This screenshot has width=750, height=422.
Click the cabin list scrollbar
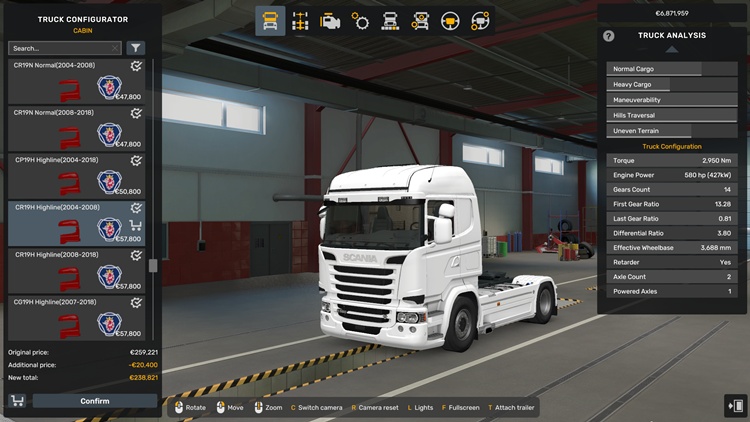[x=153, y=267]
